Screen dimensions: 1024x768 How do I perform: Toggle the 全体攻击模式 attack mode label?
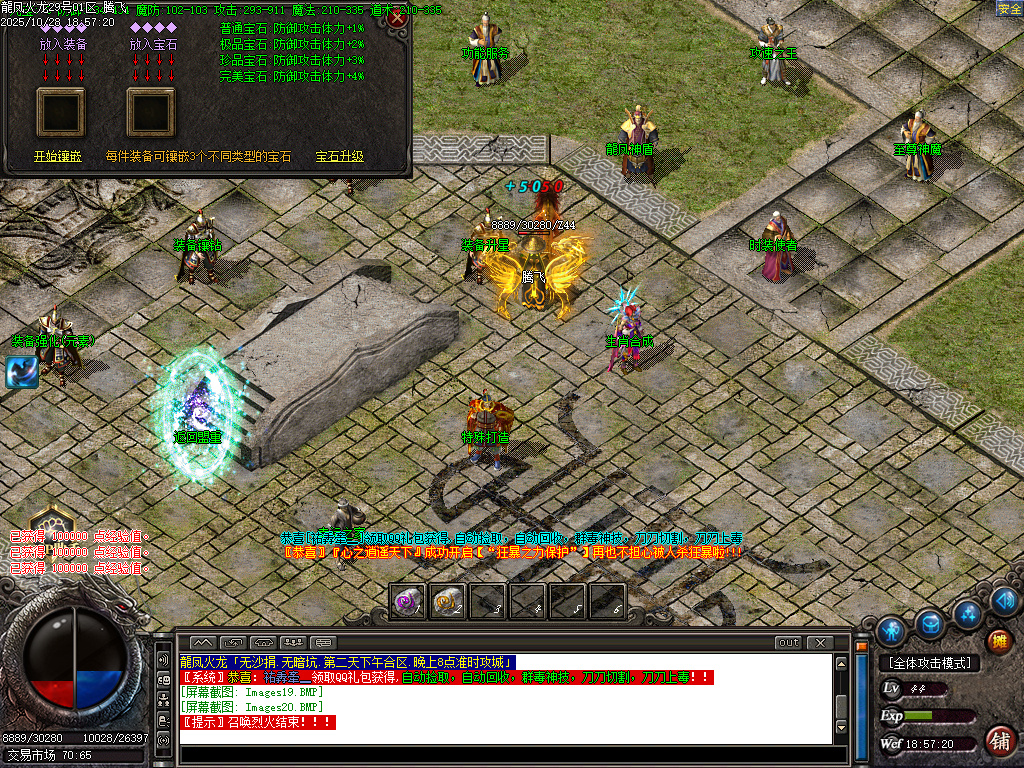pyautogui.click(x=929, y=663)
